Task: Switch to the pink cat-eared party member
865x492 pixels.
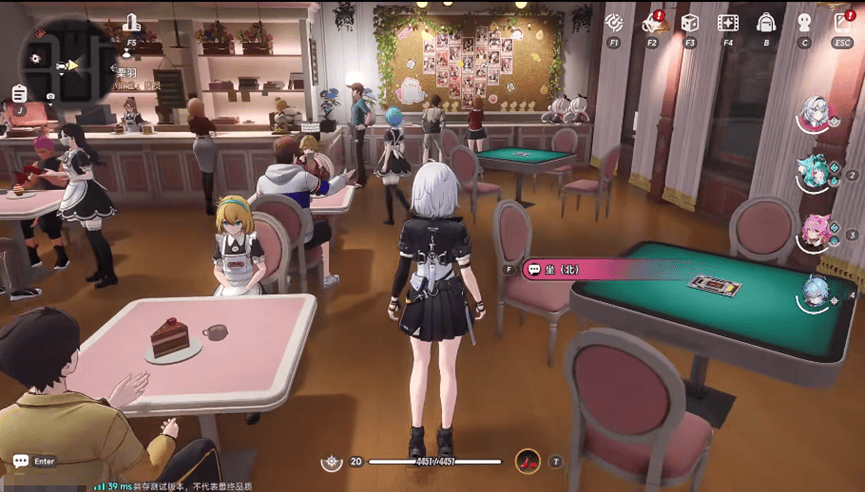Action: point(816,232)
